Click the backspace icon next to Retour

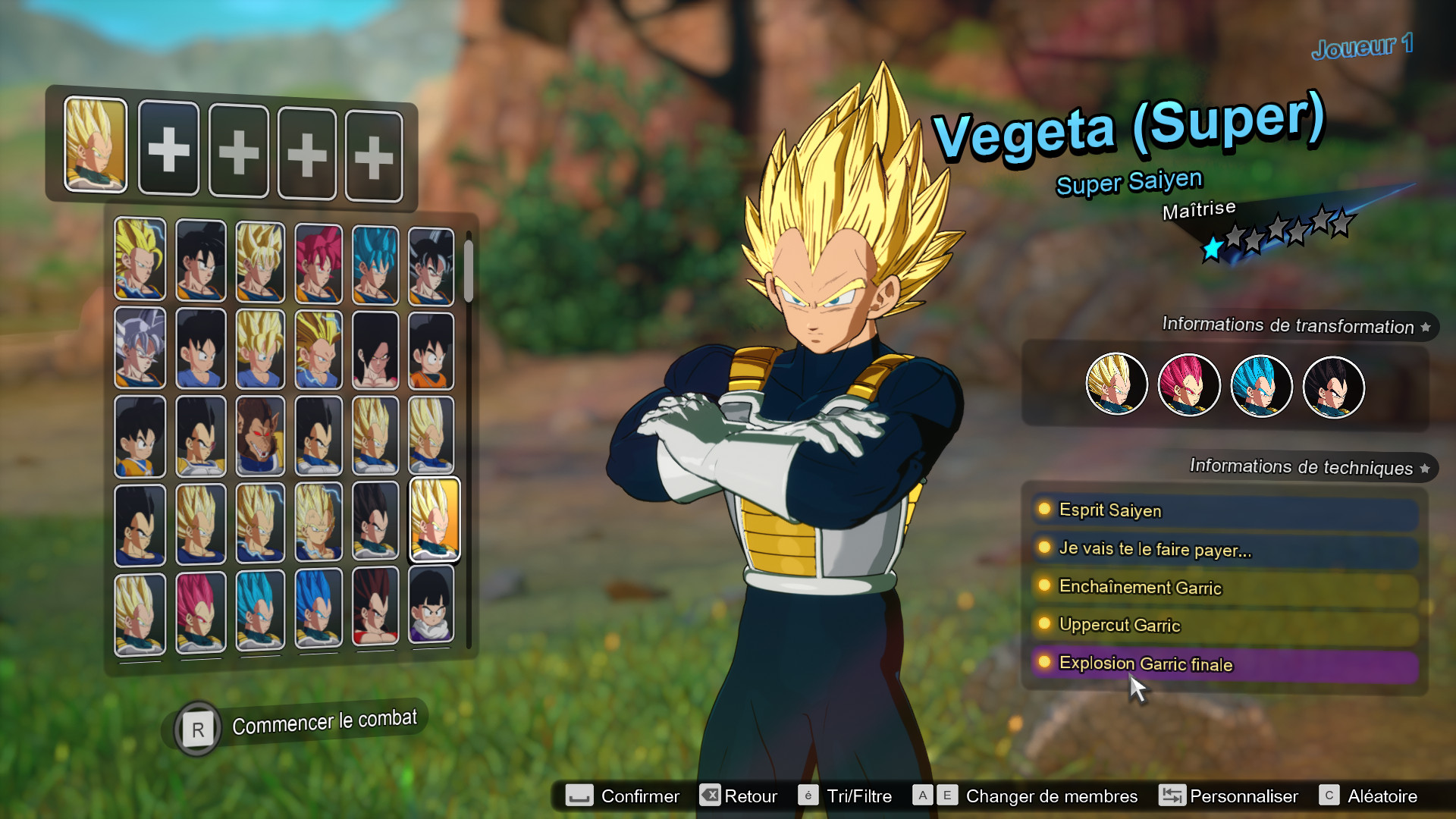[x=709, y=795]
